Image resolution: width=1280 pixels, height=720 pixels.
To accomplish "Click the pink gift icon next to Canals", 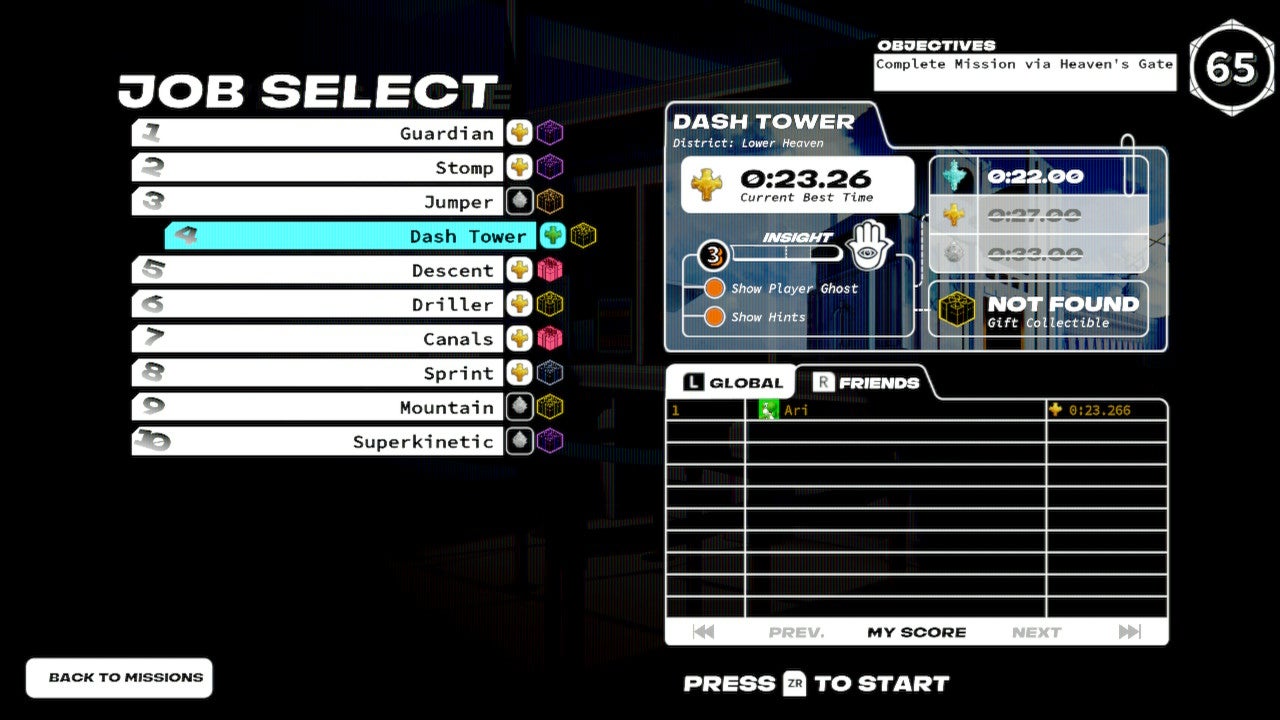I will [x=550, y=338].
